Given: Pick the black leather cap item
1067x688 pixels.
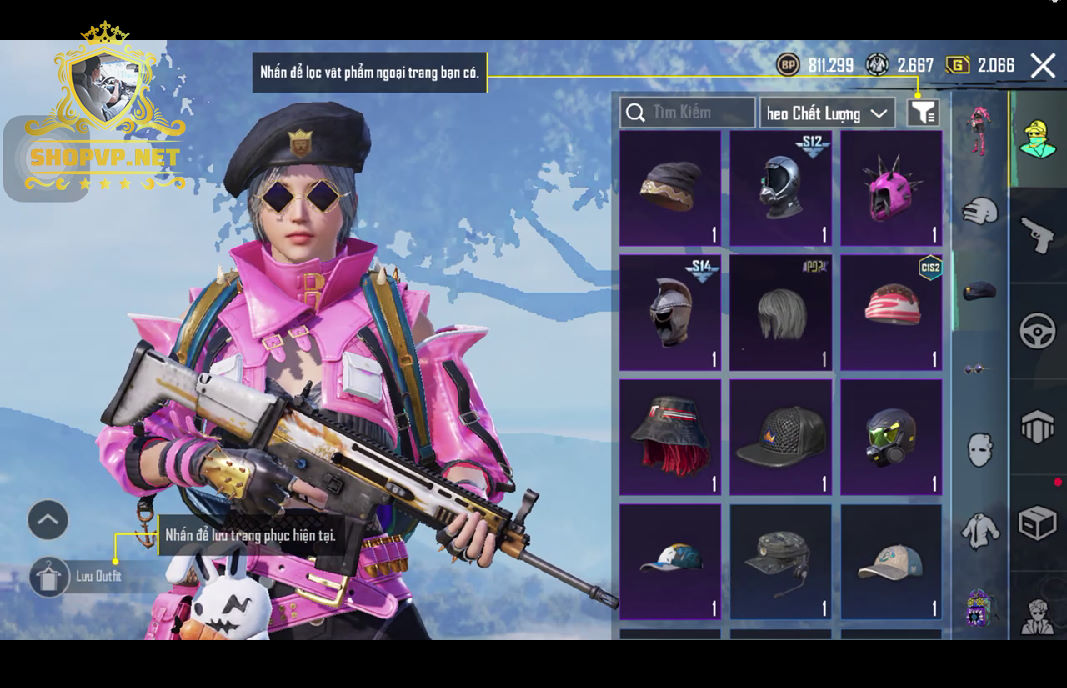Looking at the screenshot, I should click(780, 437).
